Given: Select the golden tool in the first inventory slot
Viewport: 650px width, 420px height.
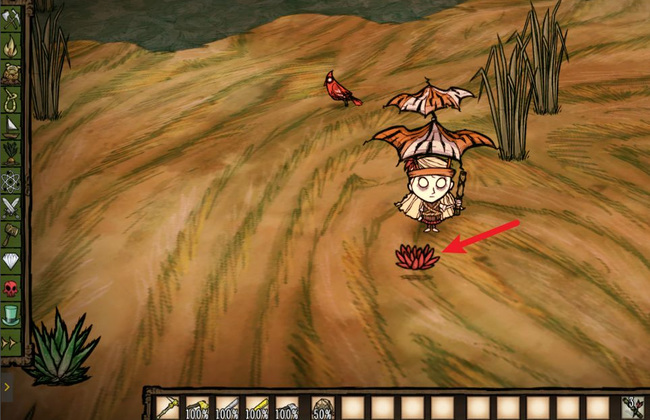Looking at the screenshot, I should (167, 407).
